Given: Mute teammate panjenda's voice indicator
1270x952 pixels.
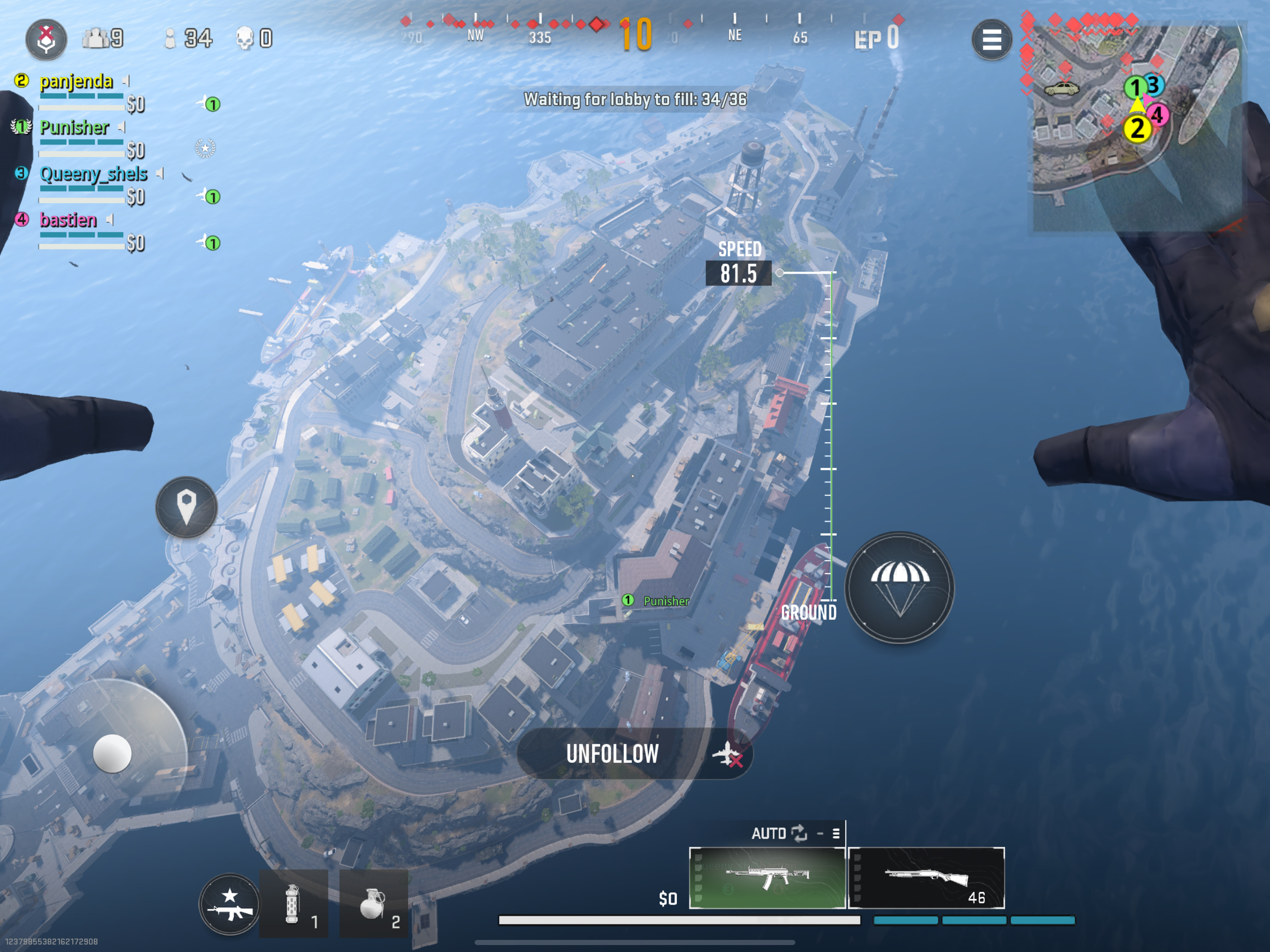Looking at the screenshot, I should coord(126,81).
